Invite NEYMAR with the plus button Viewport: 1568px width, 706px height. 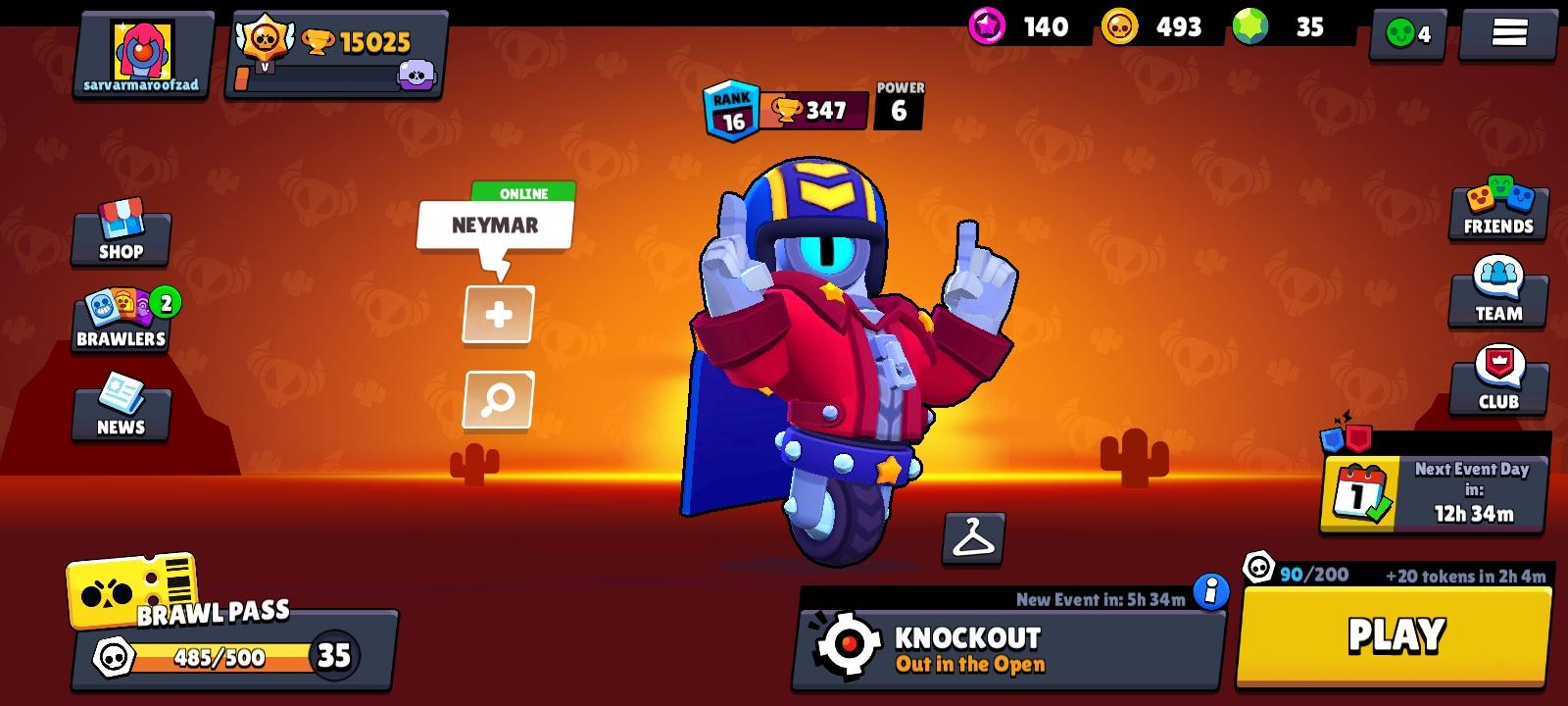tap(497, 315)
